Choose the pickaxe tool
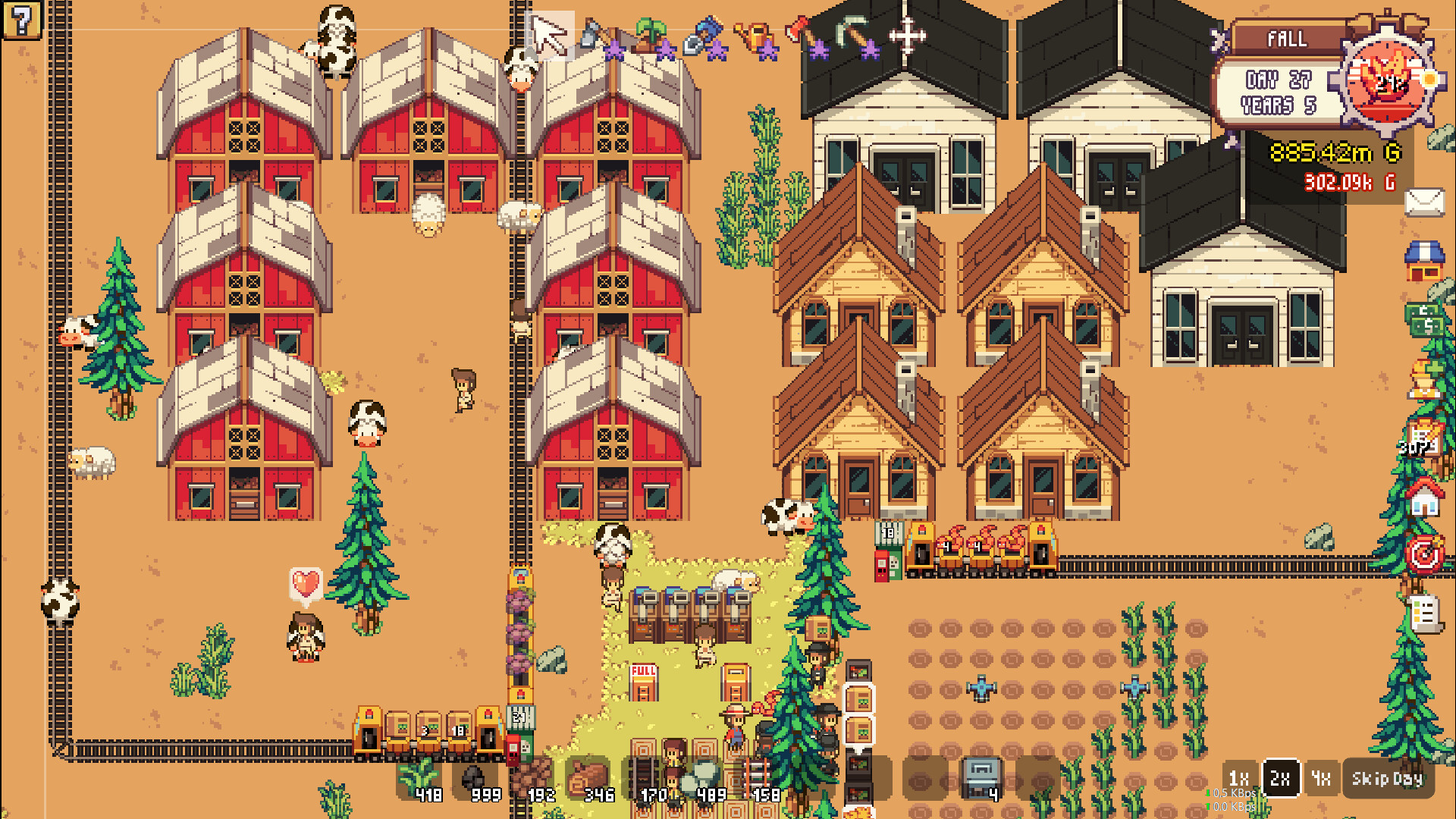The image size is (1456, 819). 851,33
